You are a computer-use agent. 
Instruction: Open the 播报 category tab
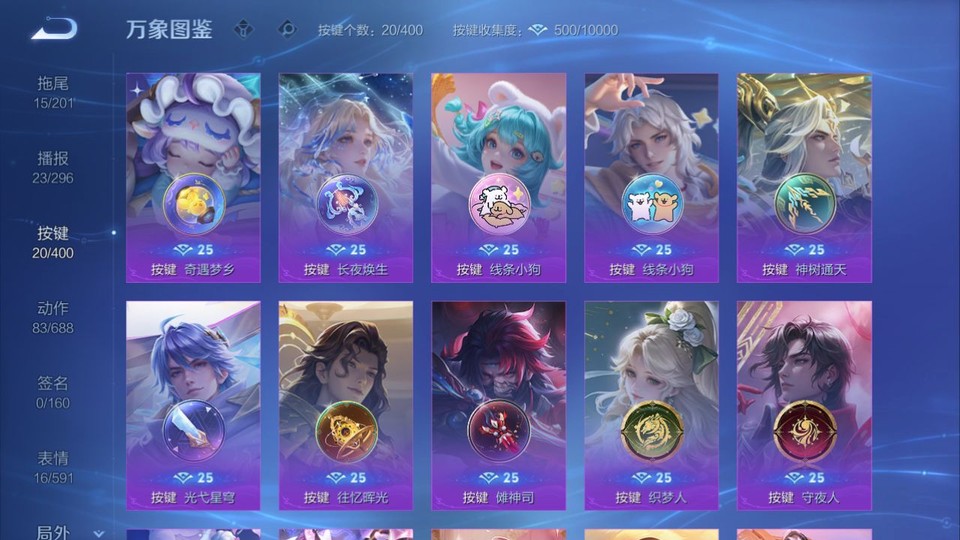pos(53,167)
